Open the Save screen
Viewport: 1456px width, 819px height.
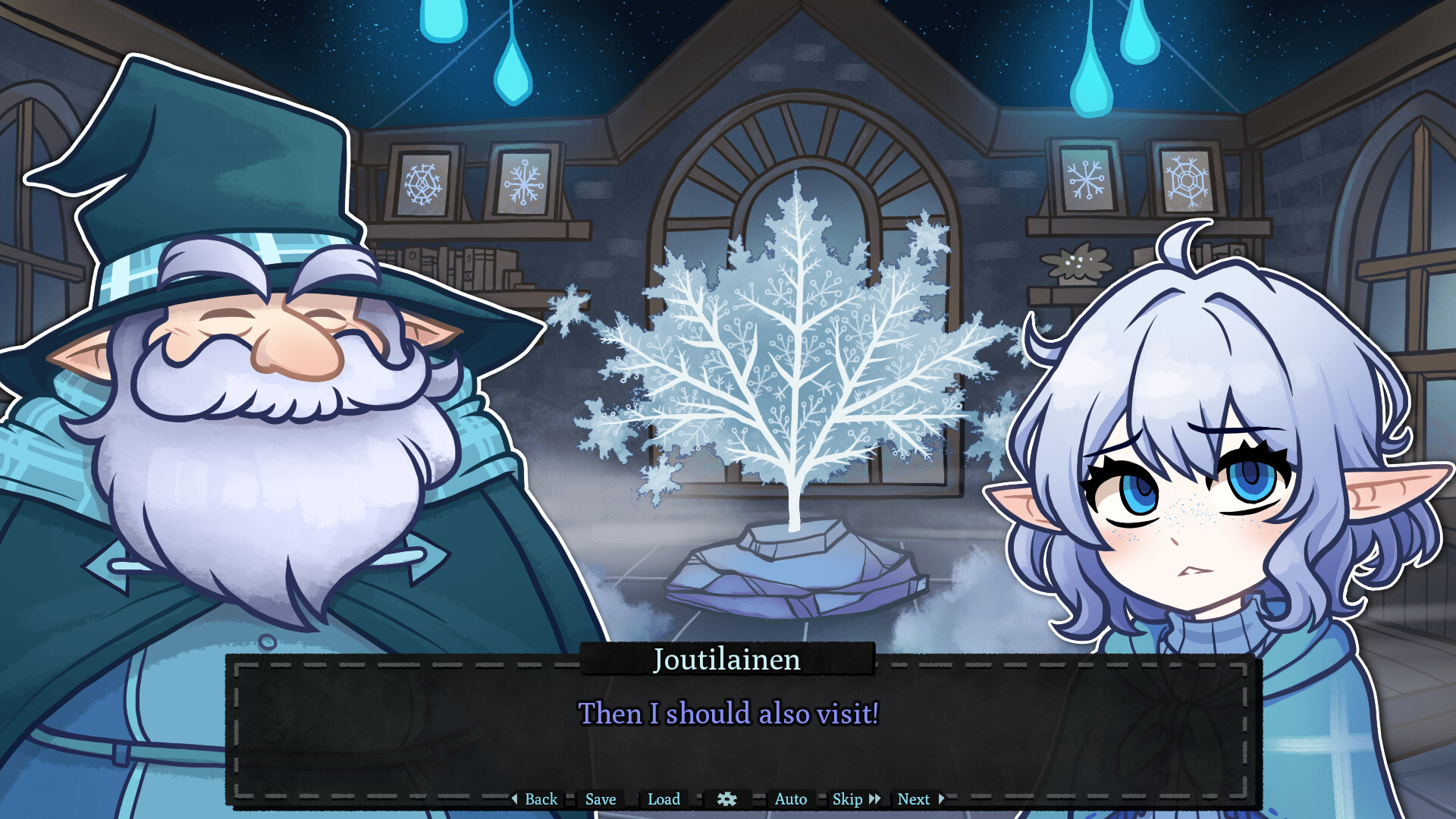[599, 799]
